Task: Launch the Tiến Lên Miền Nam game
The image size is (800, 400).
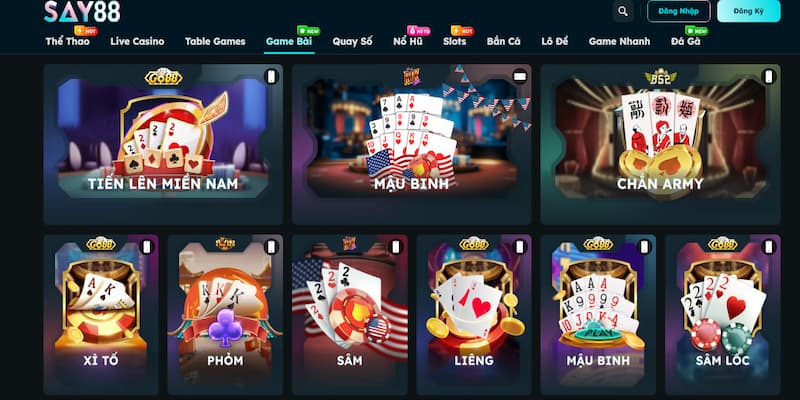Action: click(162, 144)
